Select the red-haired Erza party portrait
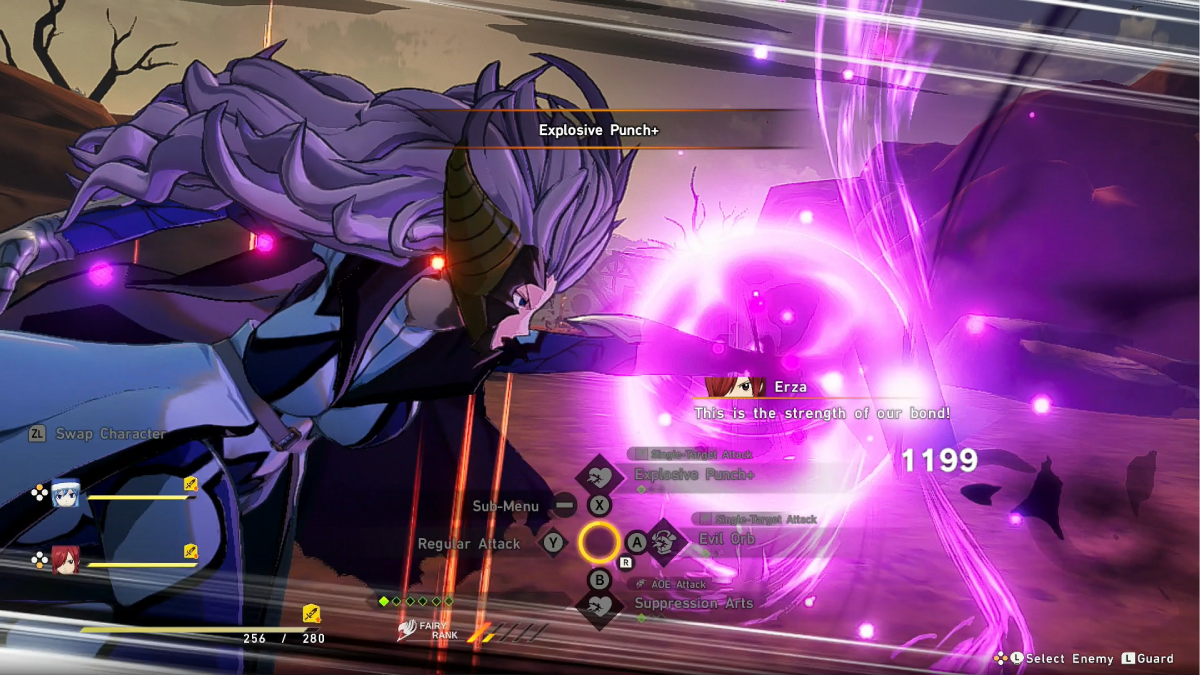 tap(65, 559)
